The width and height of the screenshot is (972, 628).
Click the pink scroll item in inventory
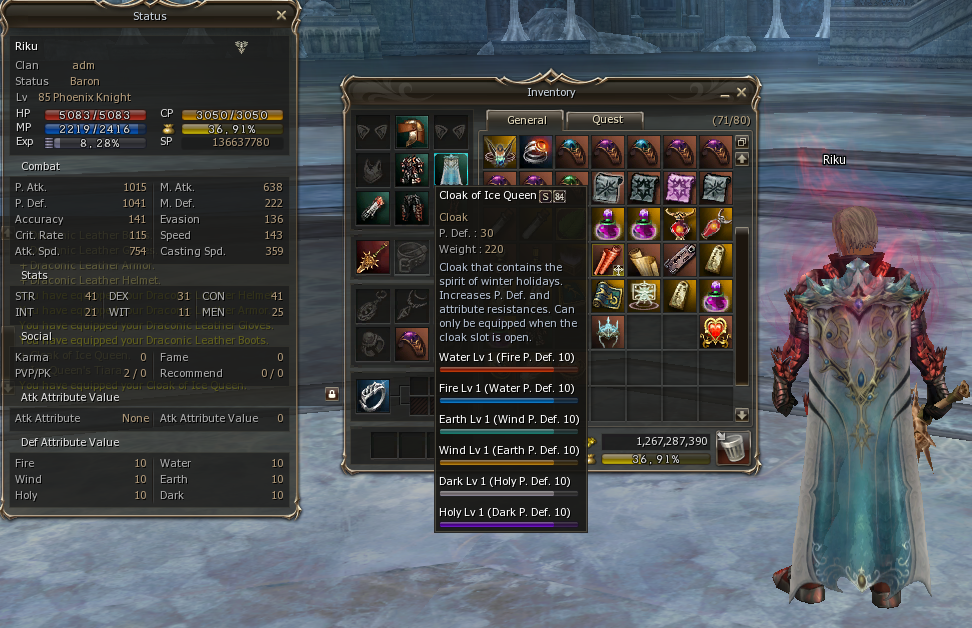coord(679,187)
